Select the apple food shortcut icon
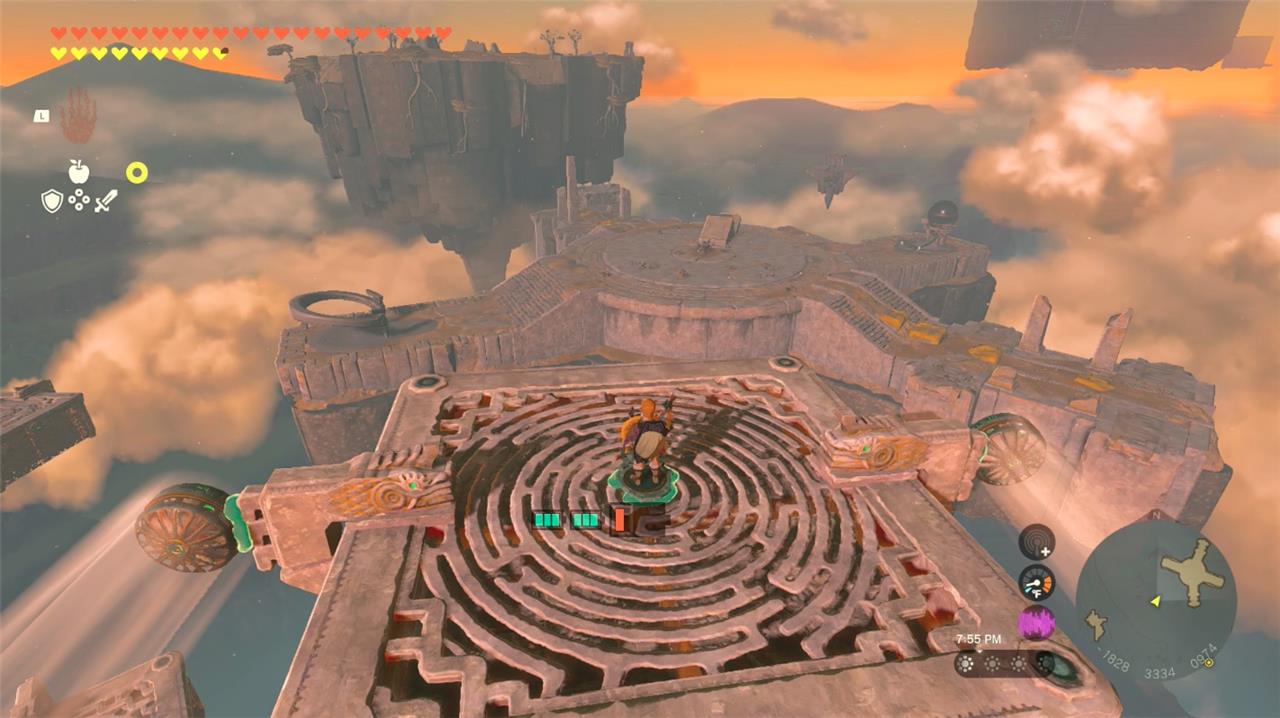This screenshot has width=1280, height=718. pyautogui.click(x=79, y=172)
